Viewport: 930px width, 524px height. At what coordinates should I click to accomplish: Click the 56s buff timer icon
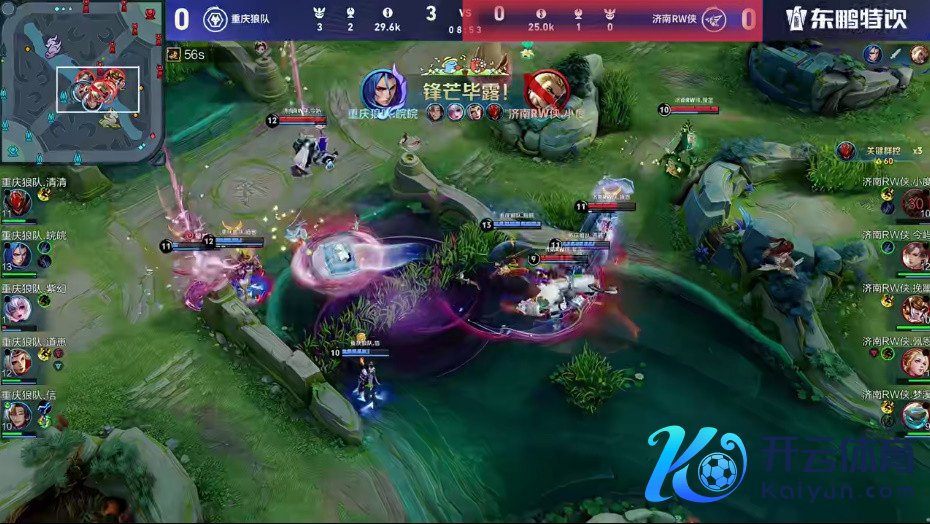click(x=174, y=54)
